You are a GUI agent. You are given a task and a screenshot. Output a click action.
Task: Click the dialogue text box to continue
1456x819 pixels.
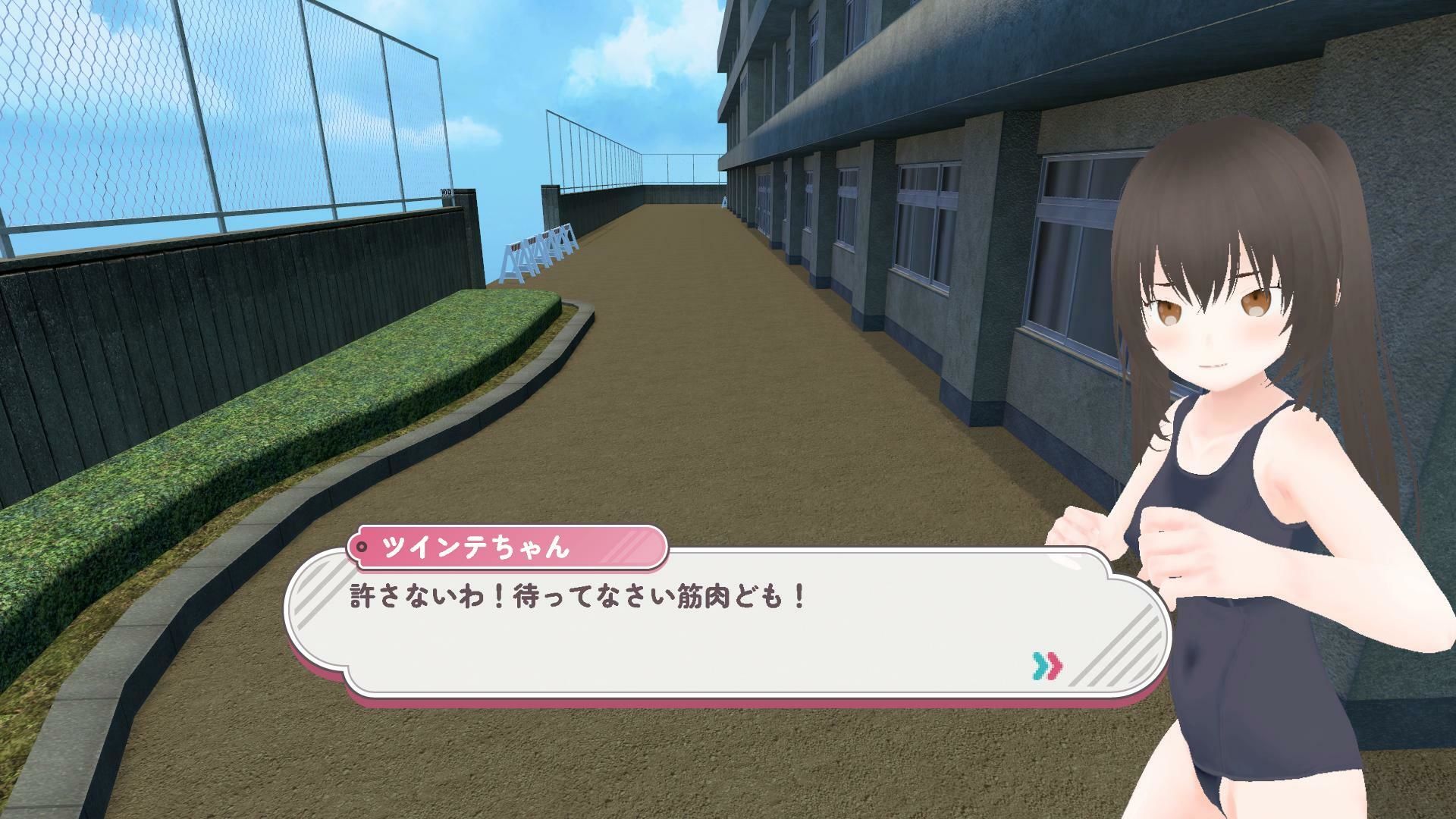click(x=682, y=629)
